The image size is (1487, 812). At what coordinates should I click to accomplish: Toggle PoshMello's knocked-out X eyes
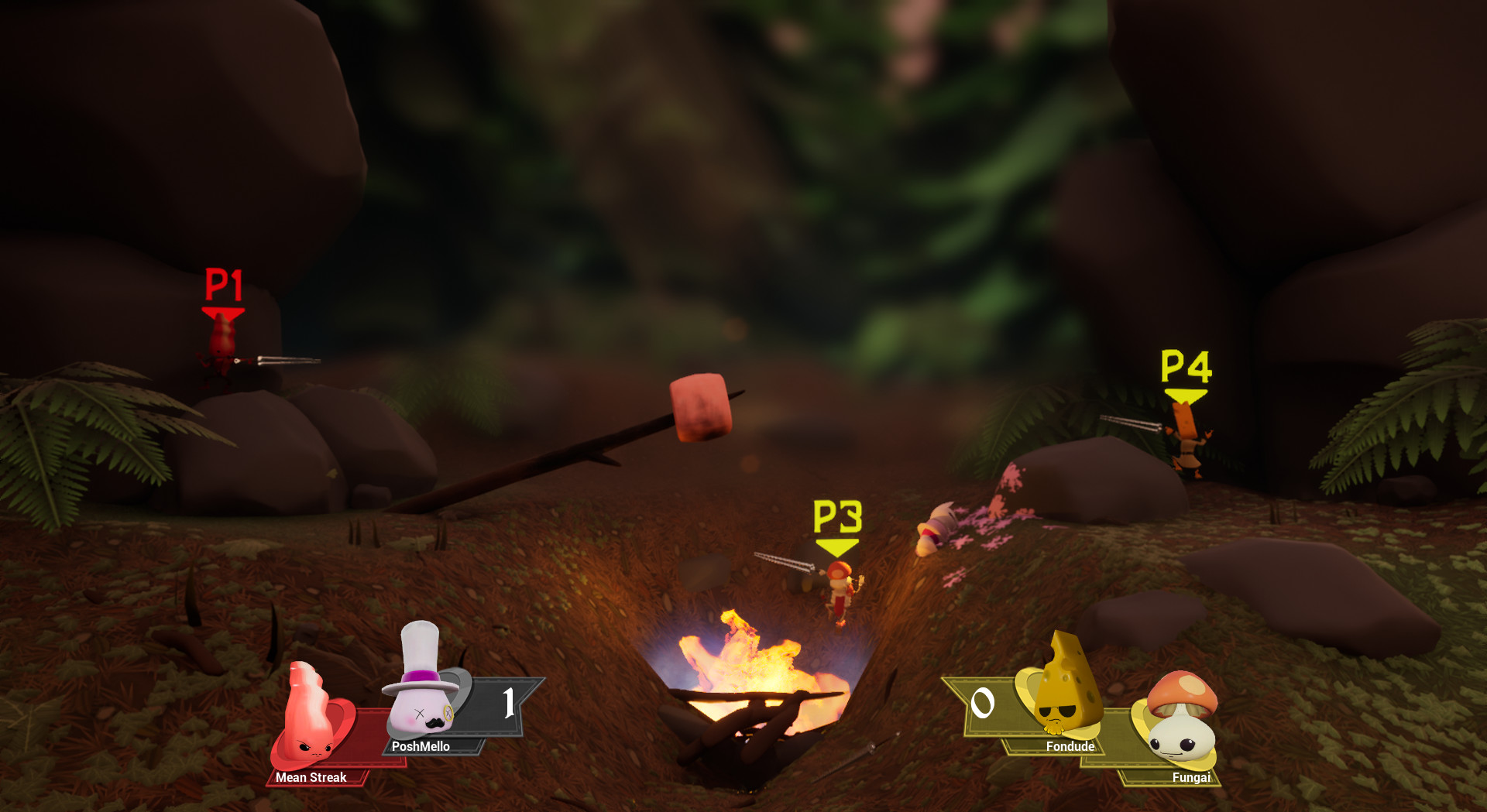tap(419, 713)
